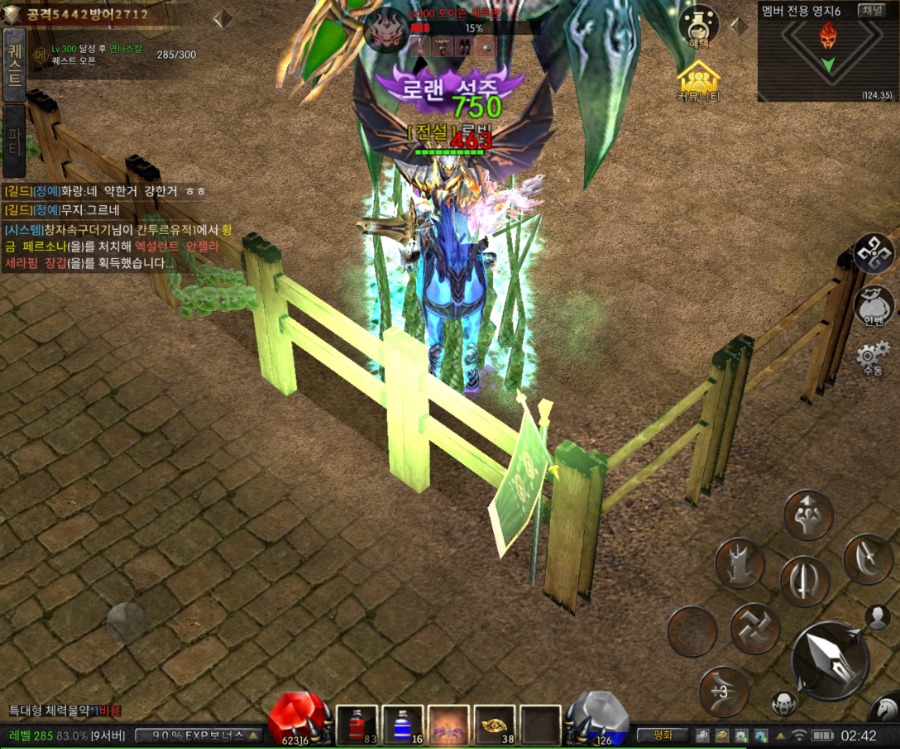The height and width of the screenshot is (749, 900).
Task: Activate the curved blade slash skill
Action: 867,559
